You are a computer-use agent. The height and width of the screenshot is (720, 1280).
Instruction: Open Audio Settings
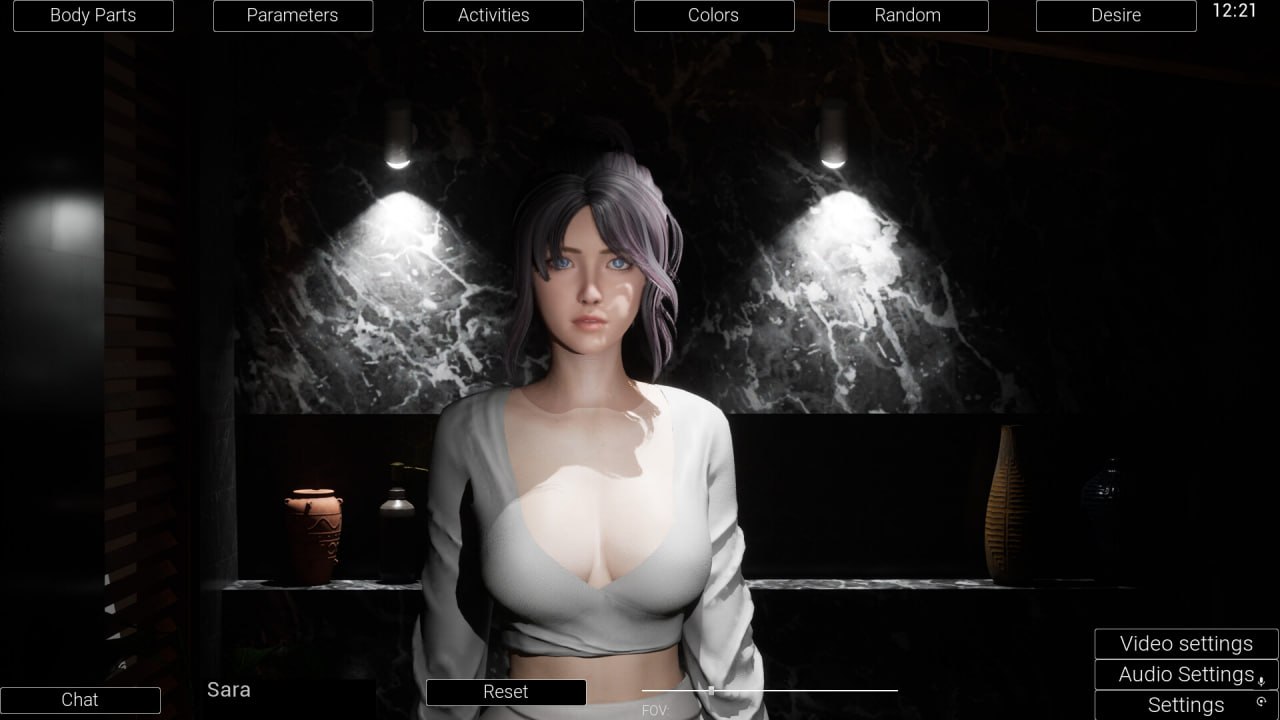(x=1180, y=674)
